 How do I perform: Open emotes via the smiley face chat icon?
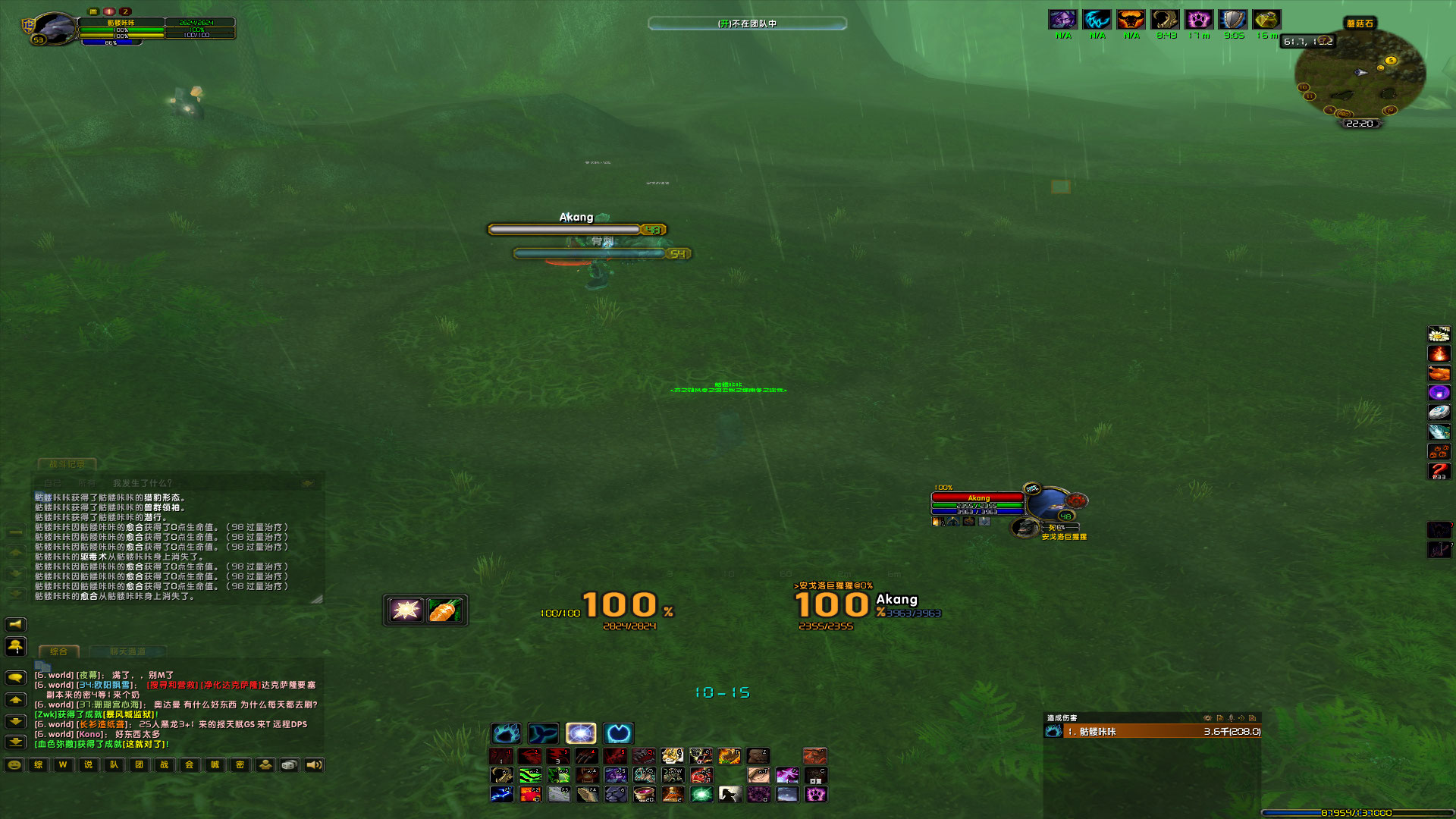click(14, 765)
